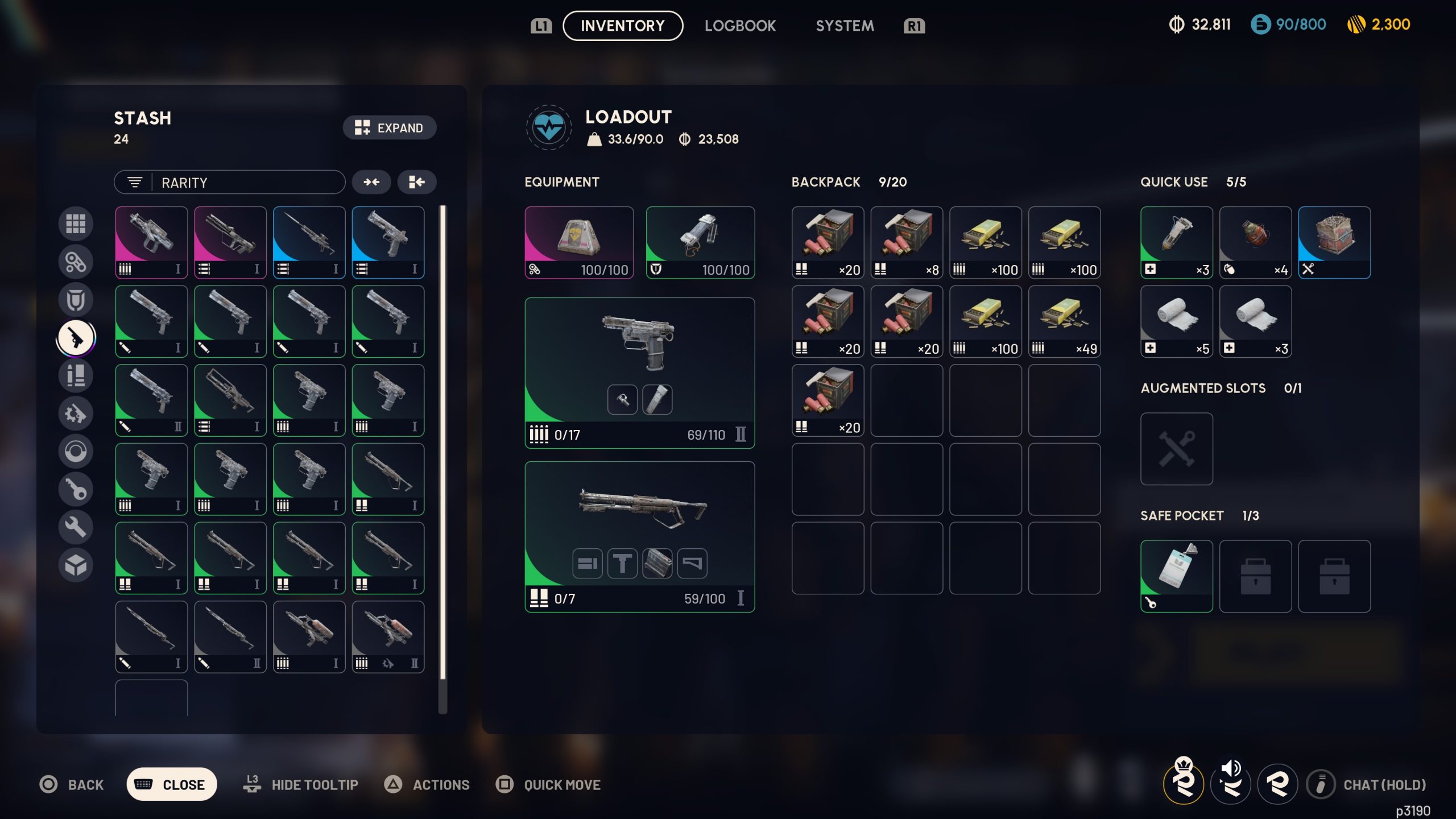This screenshot has width=1456, height=819.
Task: Show all items with grid filter
Action: (x=76, y=224)
